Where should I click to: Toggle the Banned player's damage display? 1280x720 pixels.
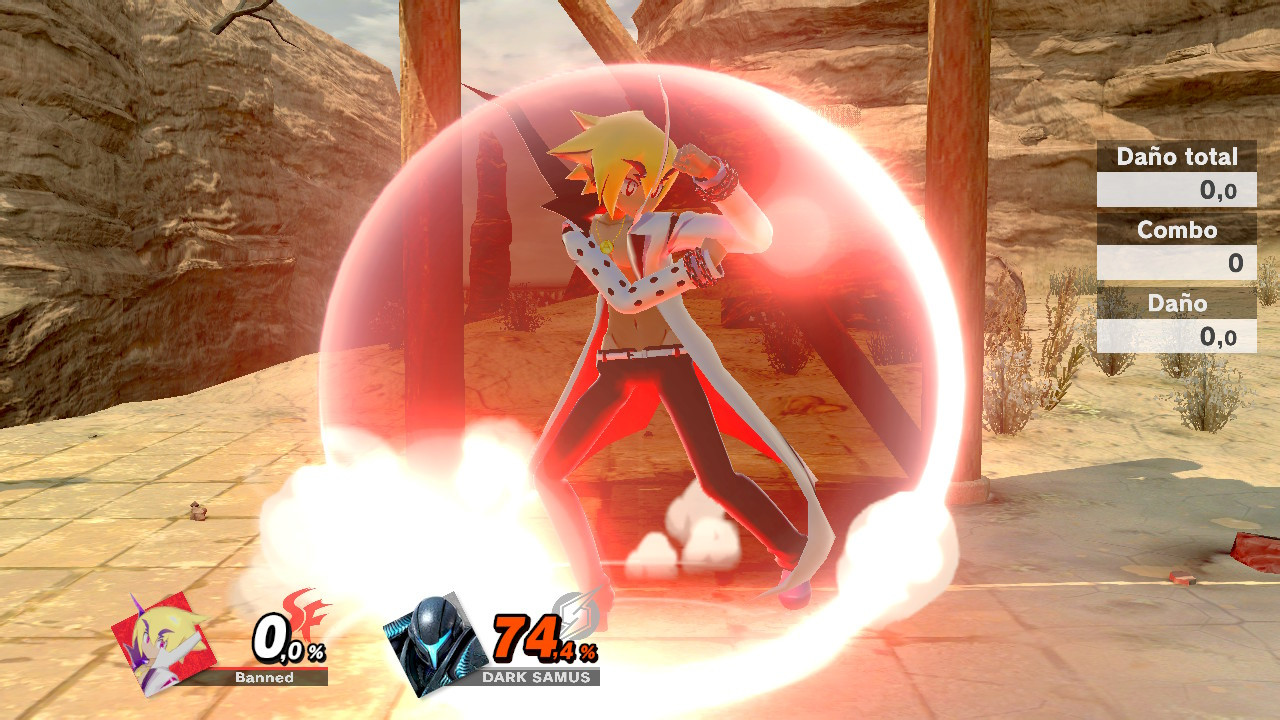[x=285, y=645]
